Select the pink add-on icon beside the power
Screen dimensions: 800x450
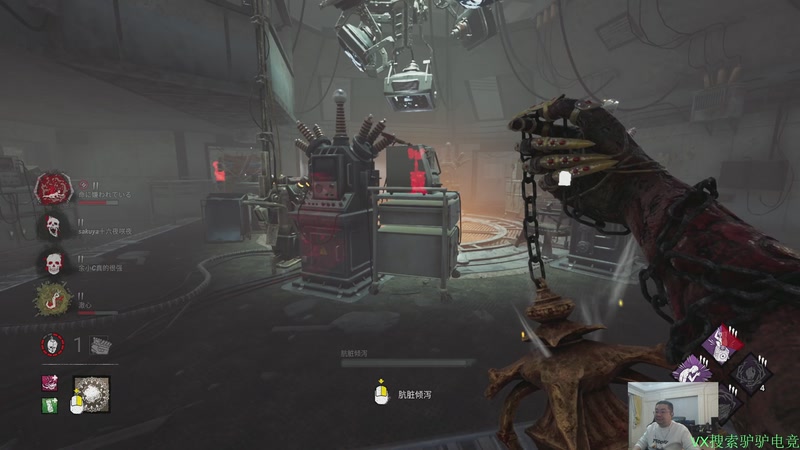pyautogui.click(x=49, y=383)
